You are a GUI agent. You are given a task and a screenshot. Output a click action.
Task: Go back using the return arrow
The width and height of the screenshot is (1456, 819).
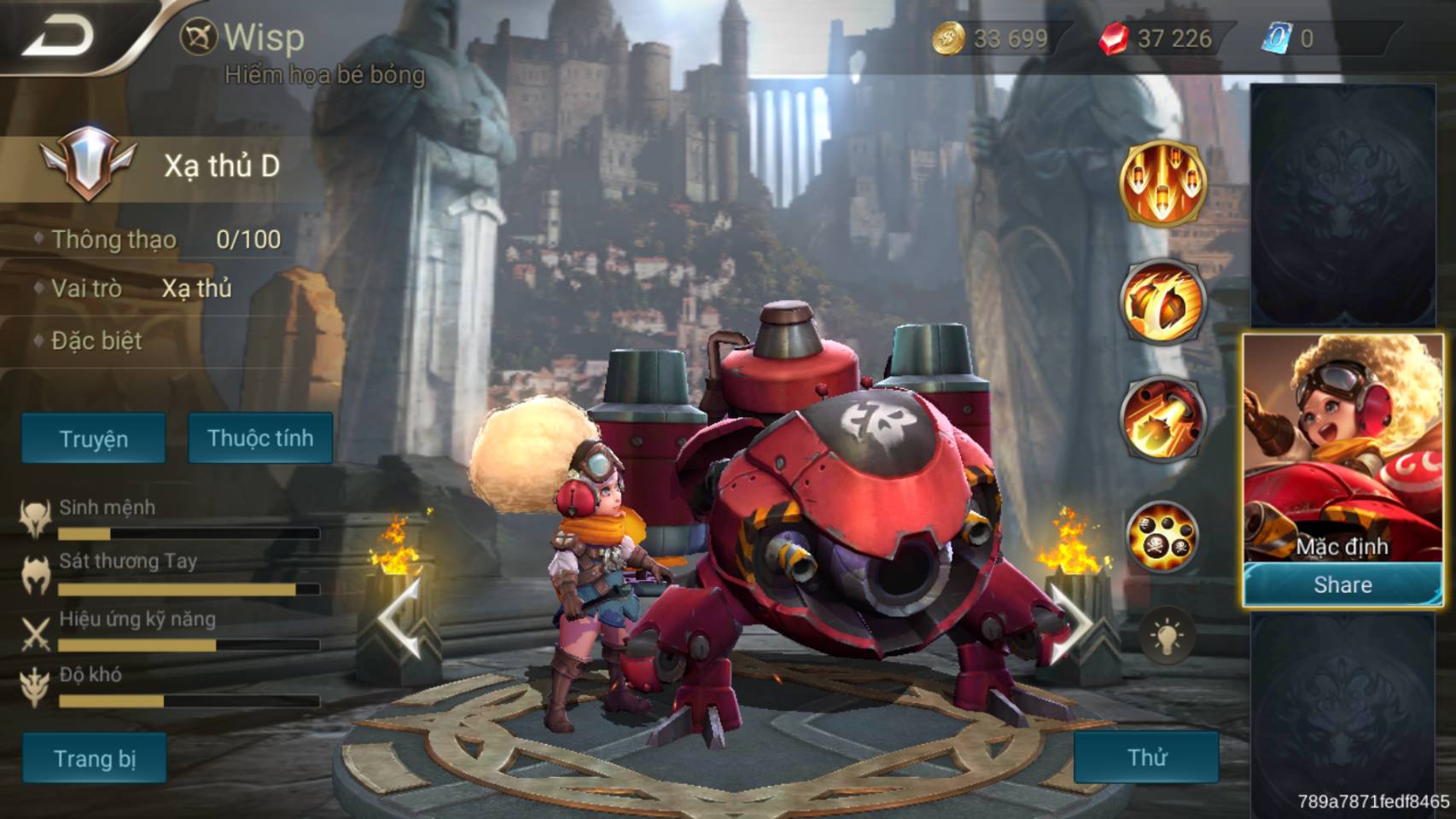point(58,38)
